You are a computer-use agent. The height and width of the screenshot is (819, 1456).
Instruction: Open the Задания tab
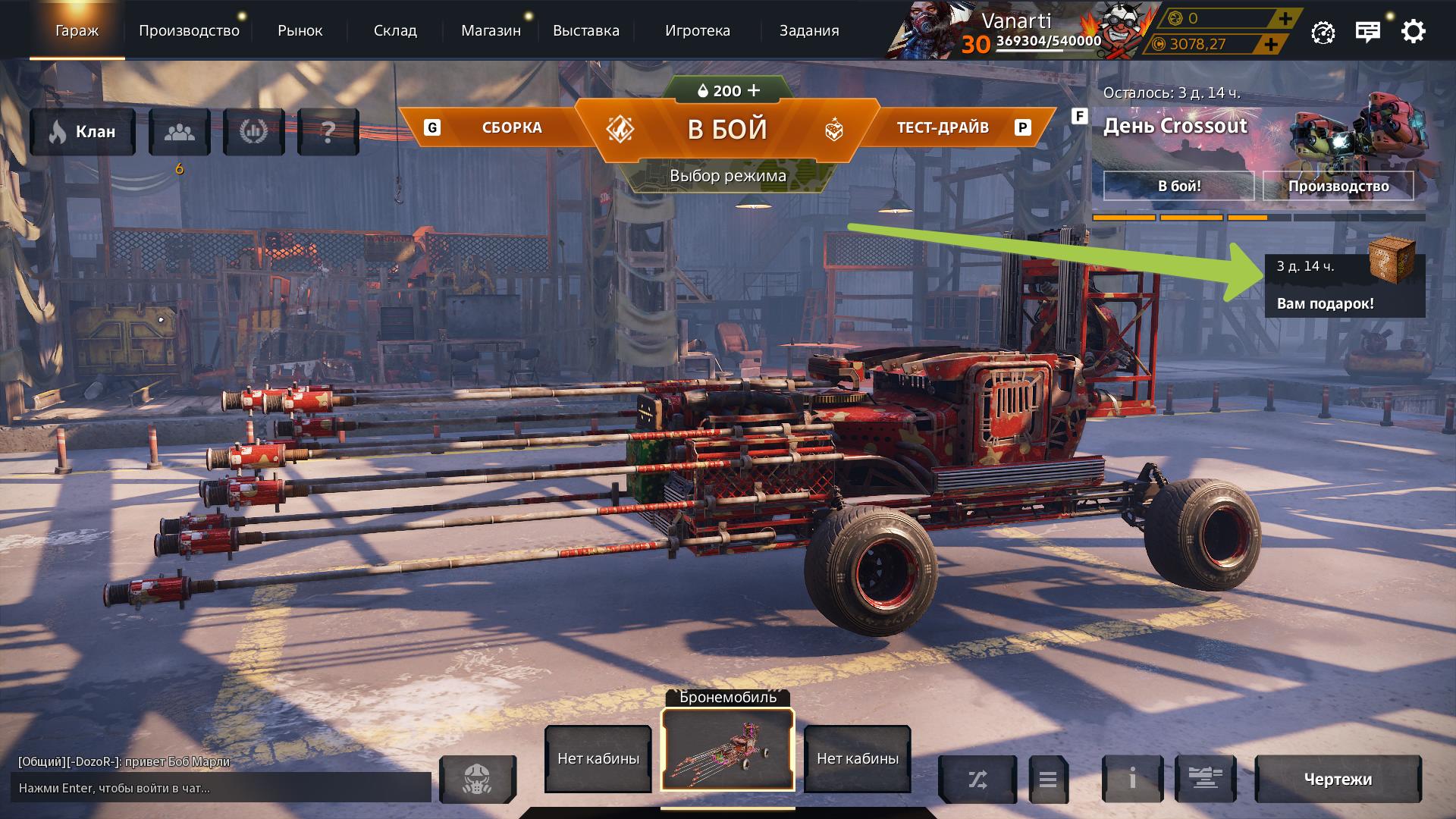(808, 30)
